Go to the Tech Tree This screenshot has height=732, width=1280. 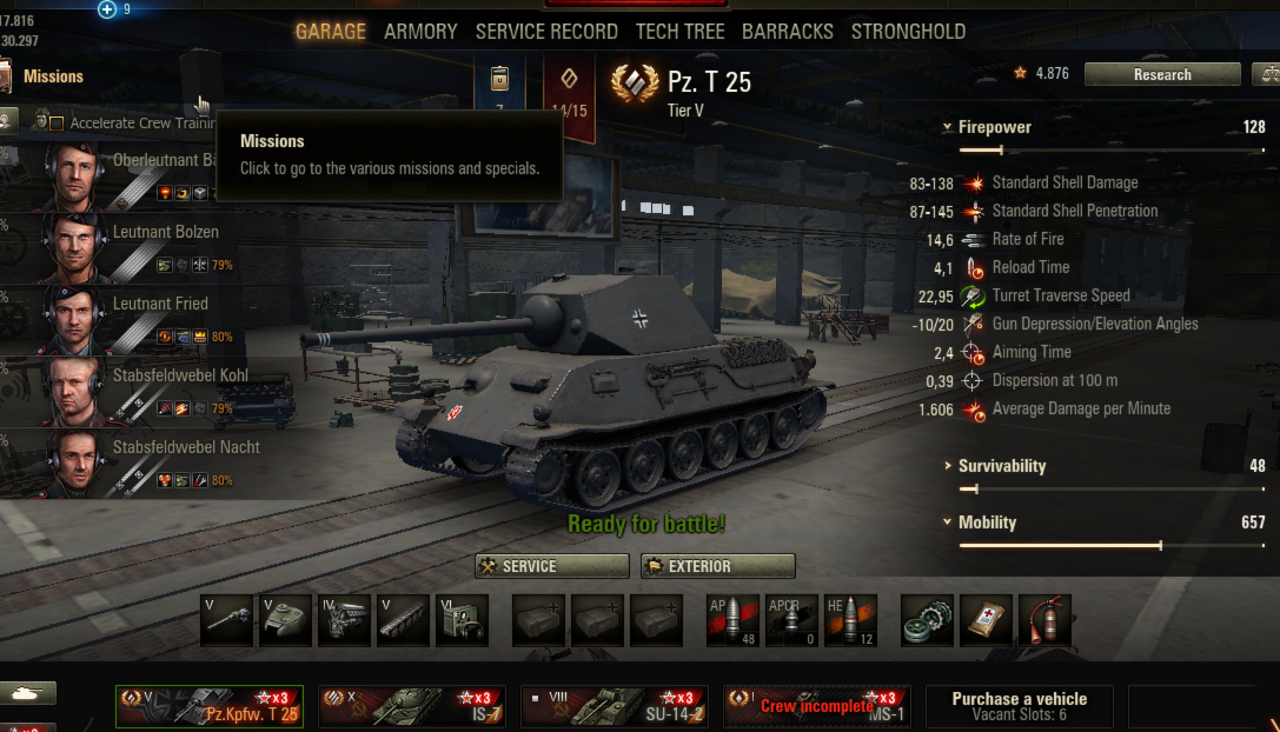click(680, 31)
